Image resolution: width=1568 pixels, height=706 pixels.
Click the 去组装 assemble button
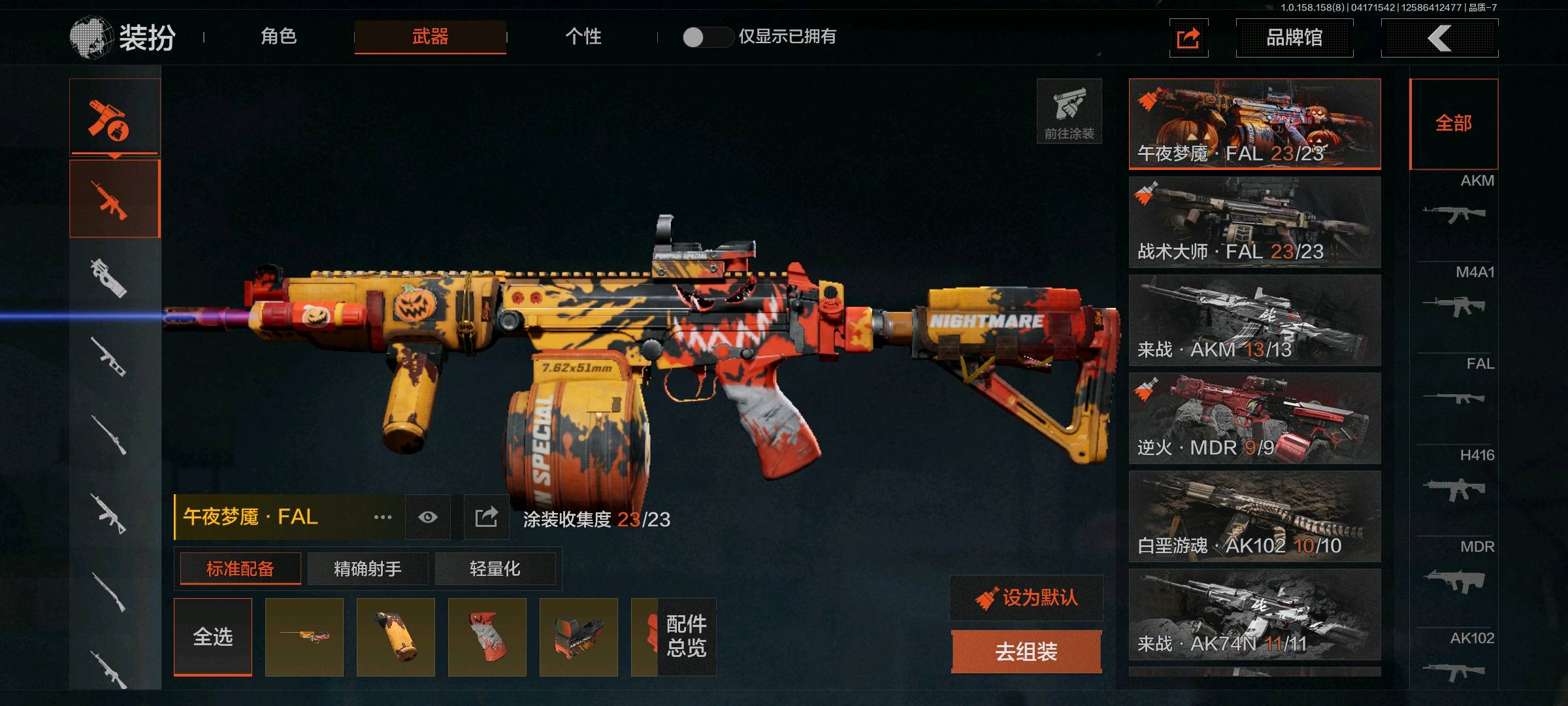pyautogui.click(x=1026, y=652)
